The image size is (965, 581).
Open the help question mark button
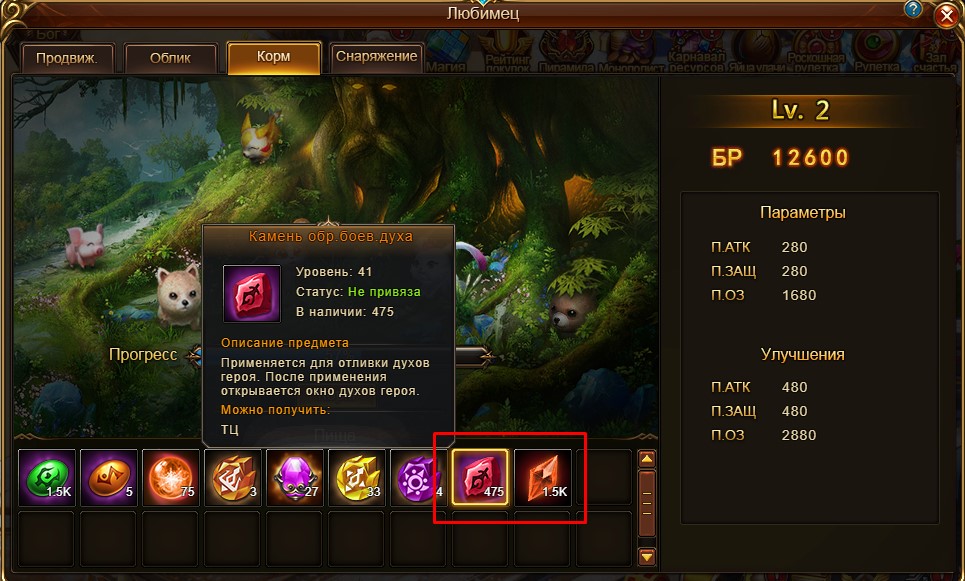tap(913, 10)
